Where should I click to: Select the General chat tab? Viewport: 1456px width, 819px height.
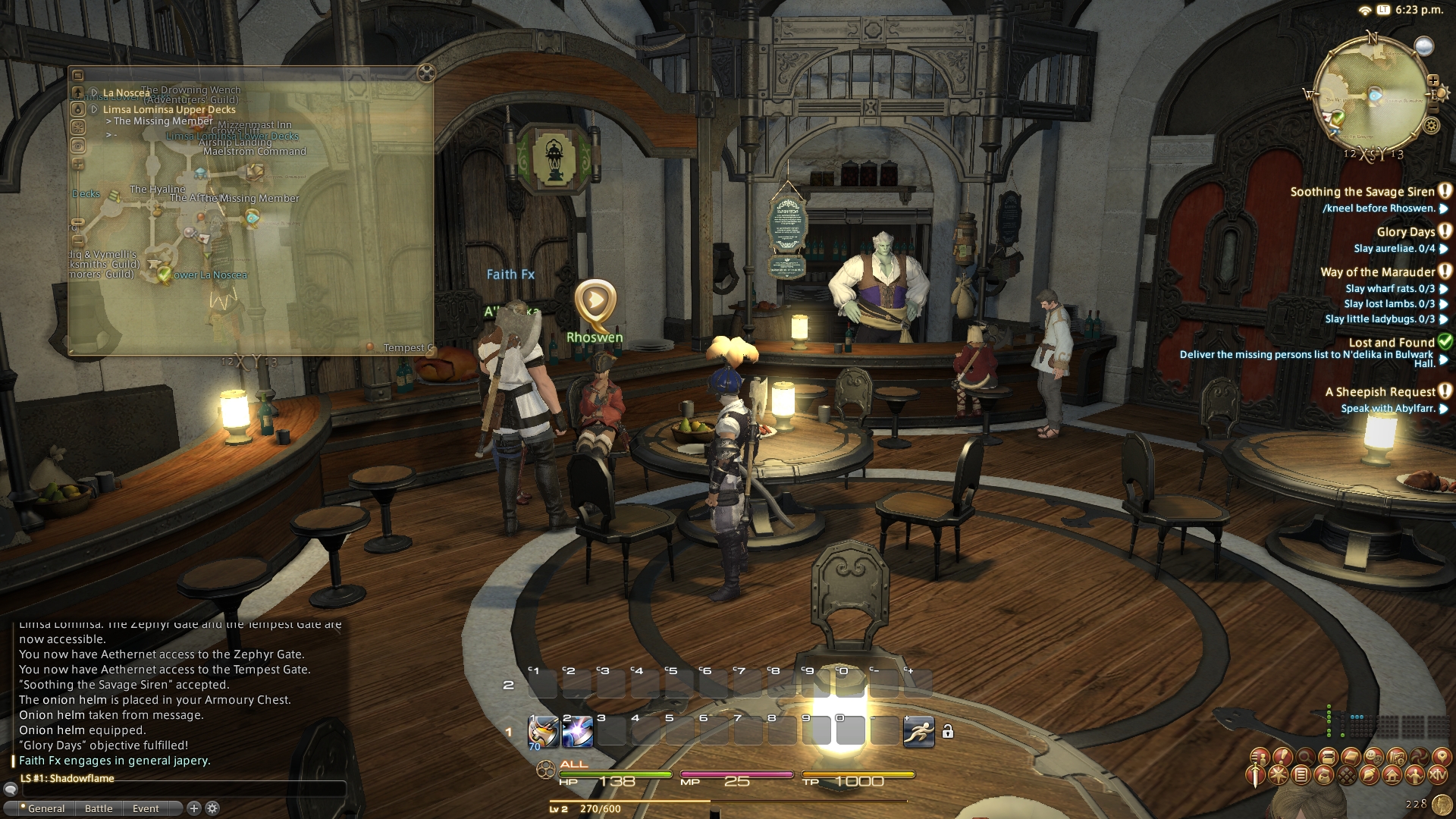coord(45,808)
